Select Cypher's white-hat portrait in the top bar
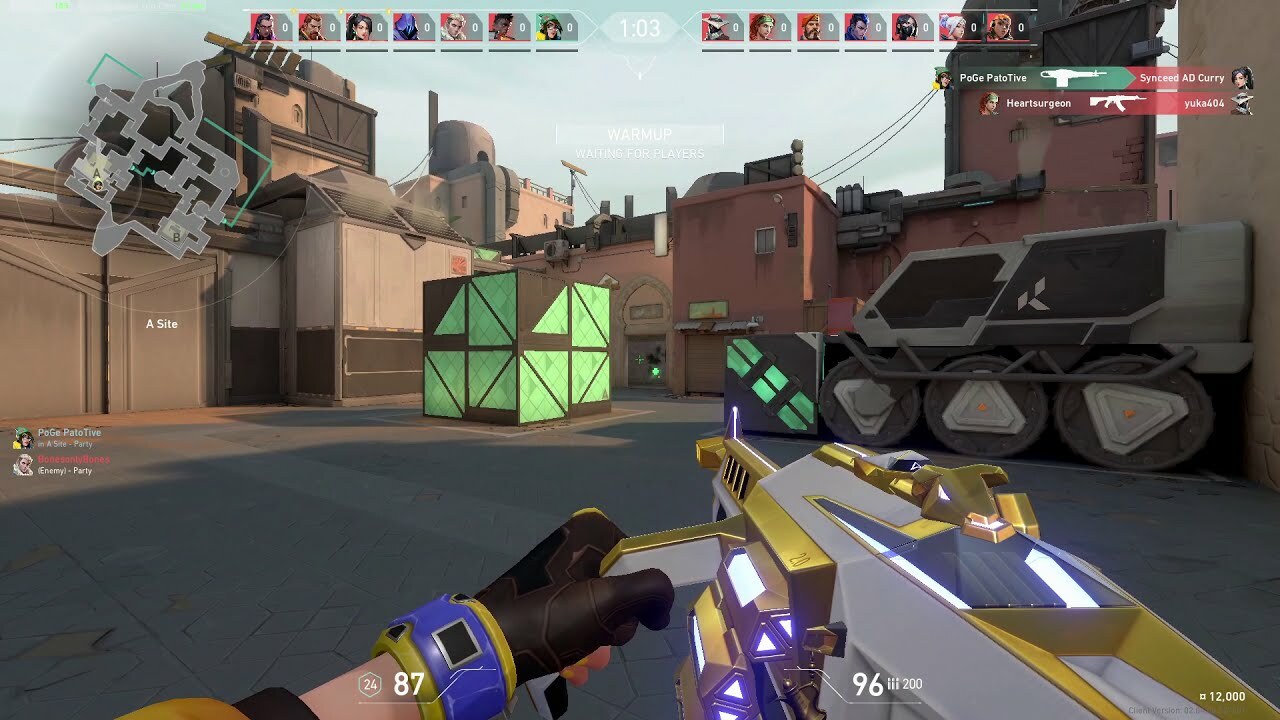The height and width of the screenshot is (720, 1280). pyautogui.click(x=714, y=27)
